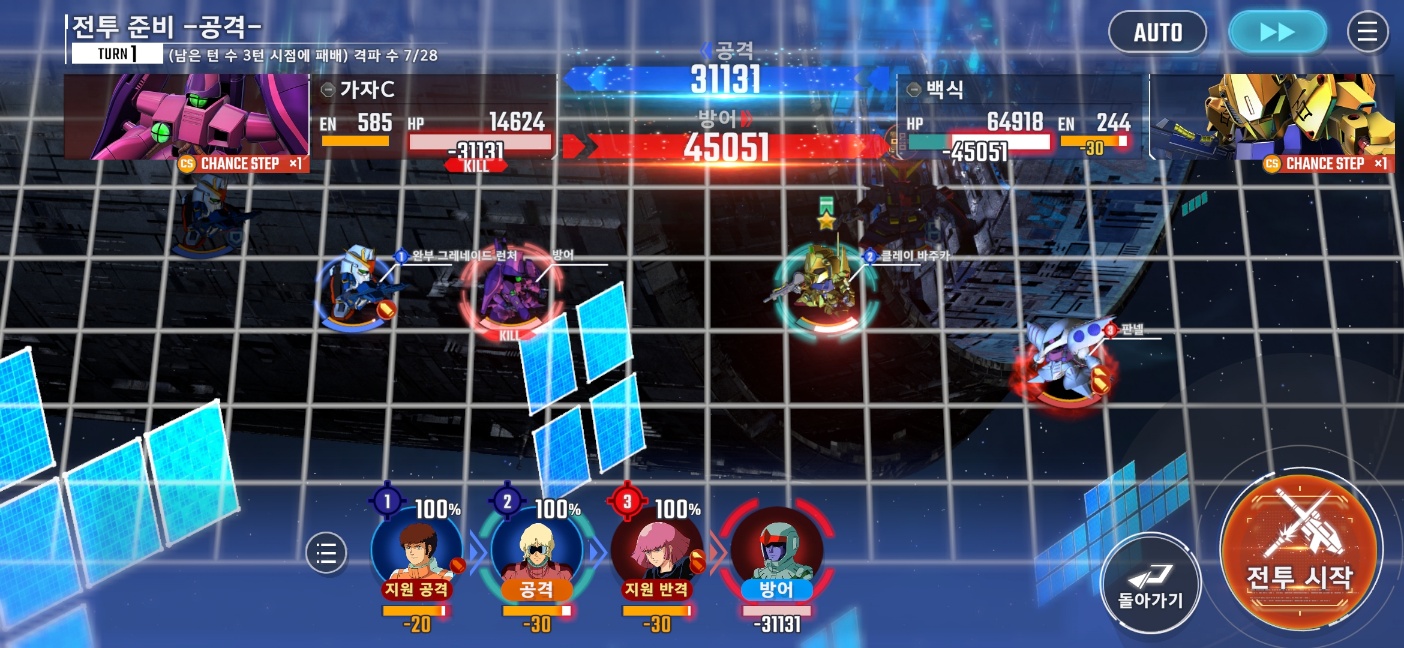
Task: View the pink 가자C mech portrait
Action: 187,117
